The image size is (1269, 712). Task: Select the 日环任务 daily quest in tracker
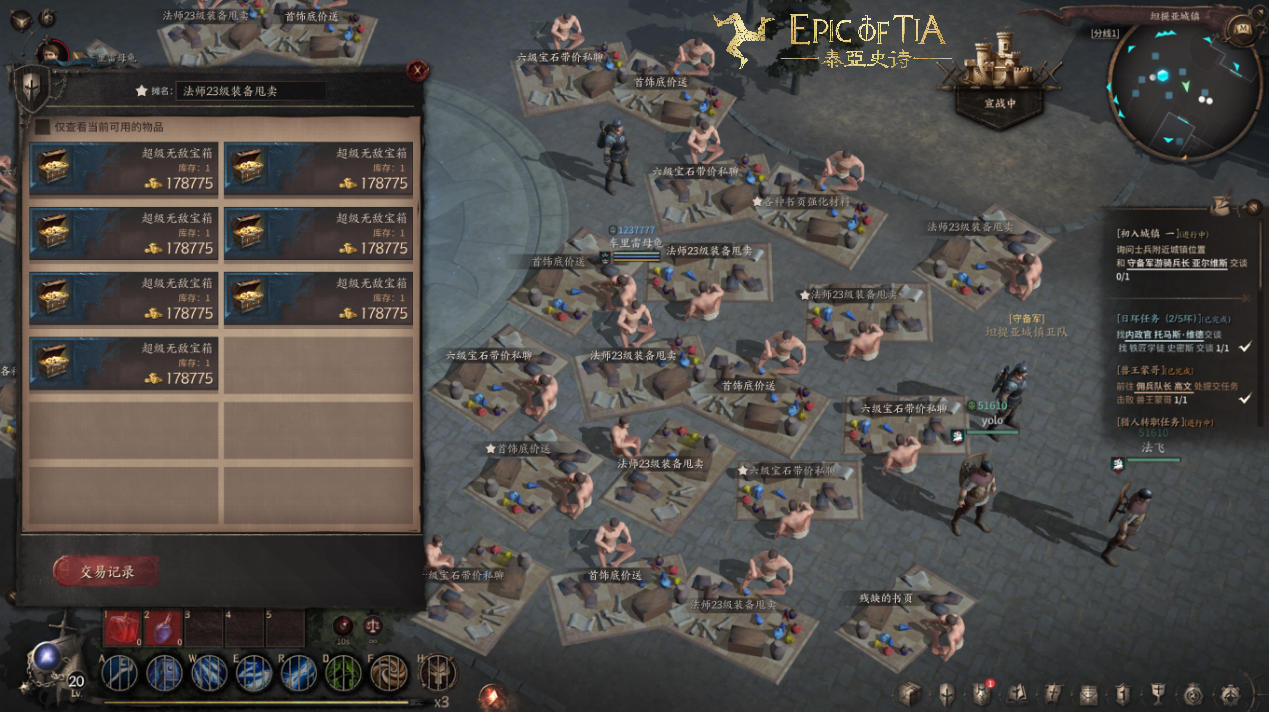coord(1150,318)
